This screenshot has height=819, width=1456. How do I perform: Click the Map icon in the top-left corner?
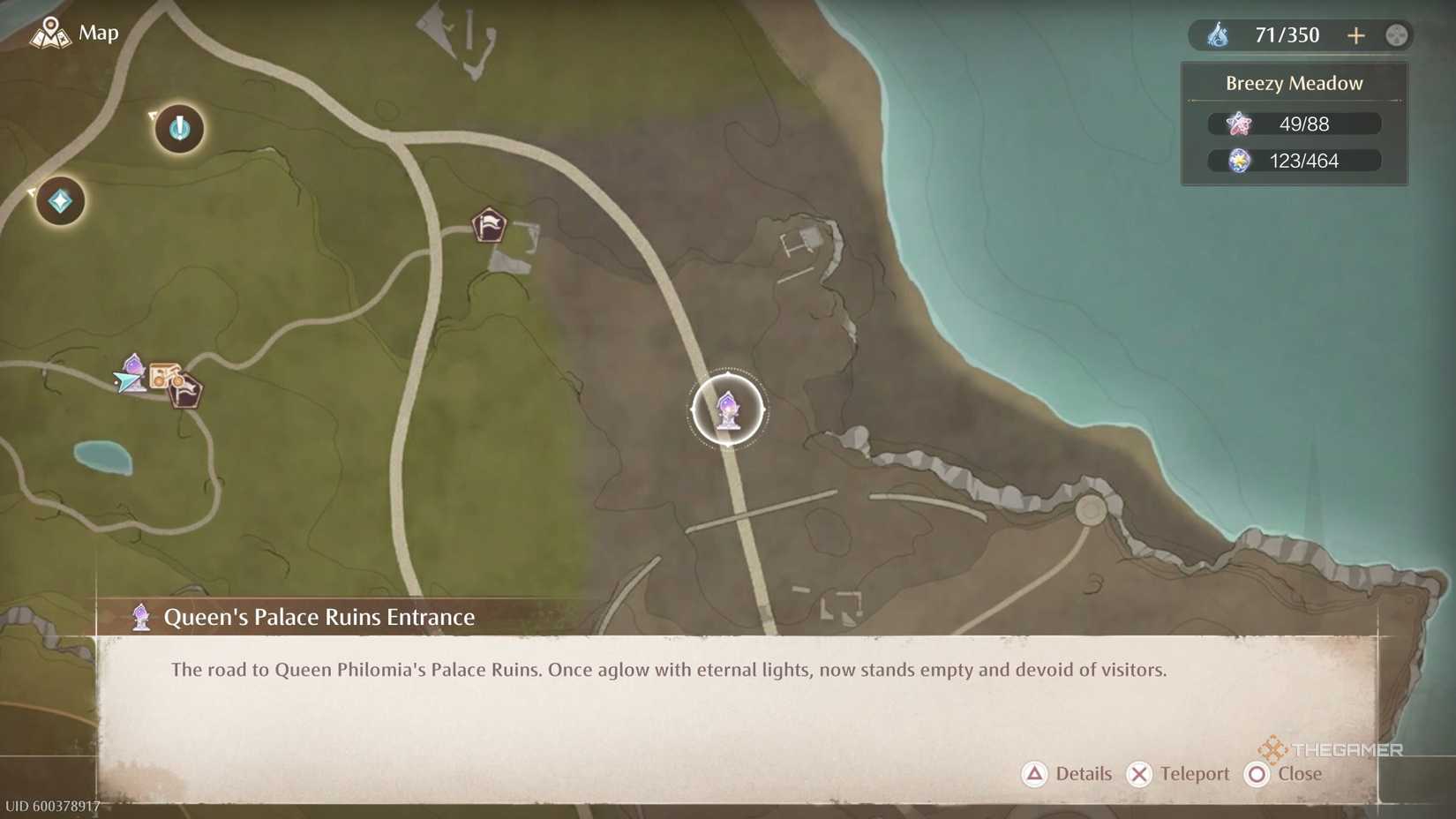(x=50, y=33)
